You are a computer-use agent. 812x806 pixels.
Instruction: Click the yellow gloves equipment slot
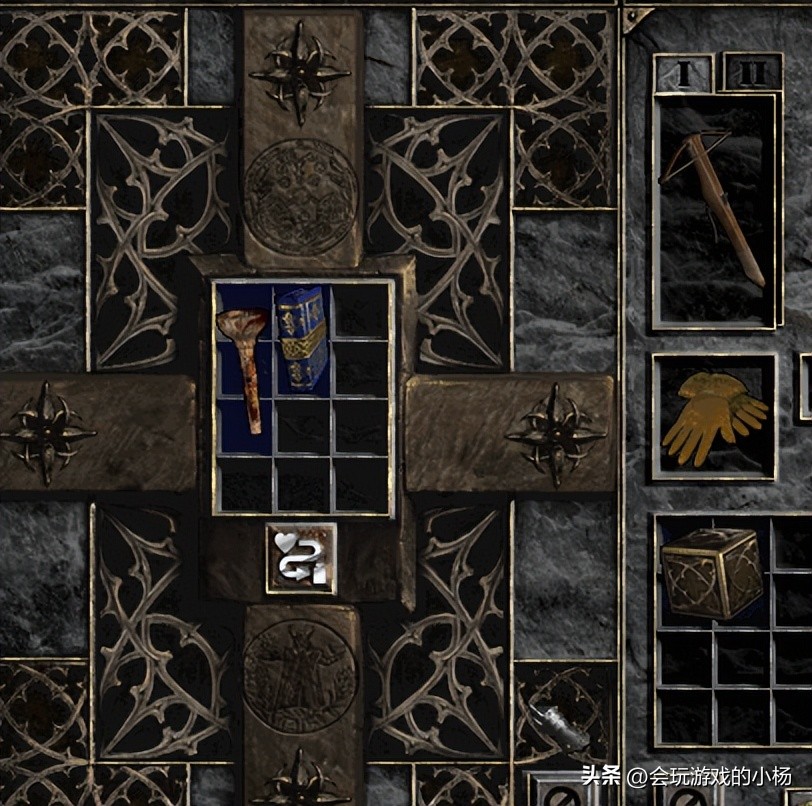point(714,416)
